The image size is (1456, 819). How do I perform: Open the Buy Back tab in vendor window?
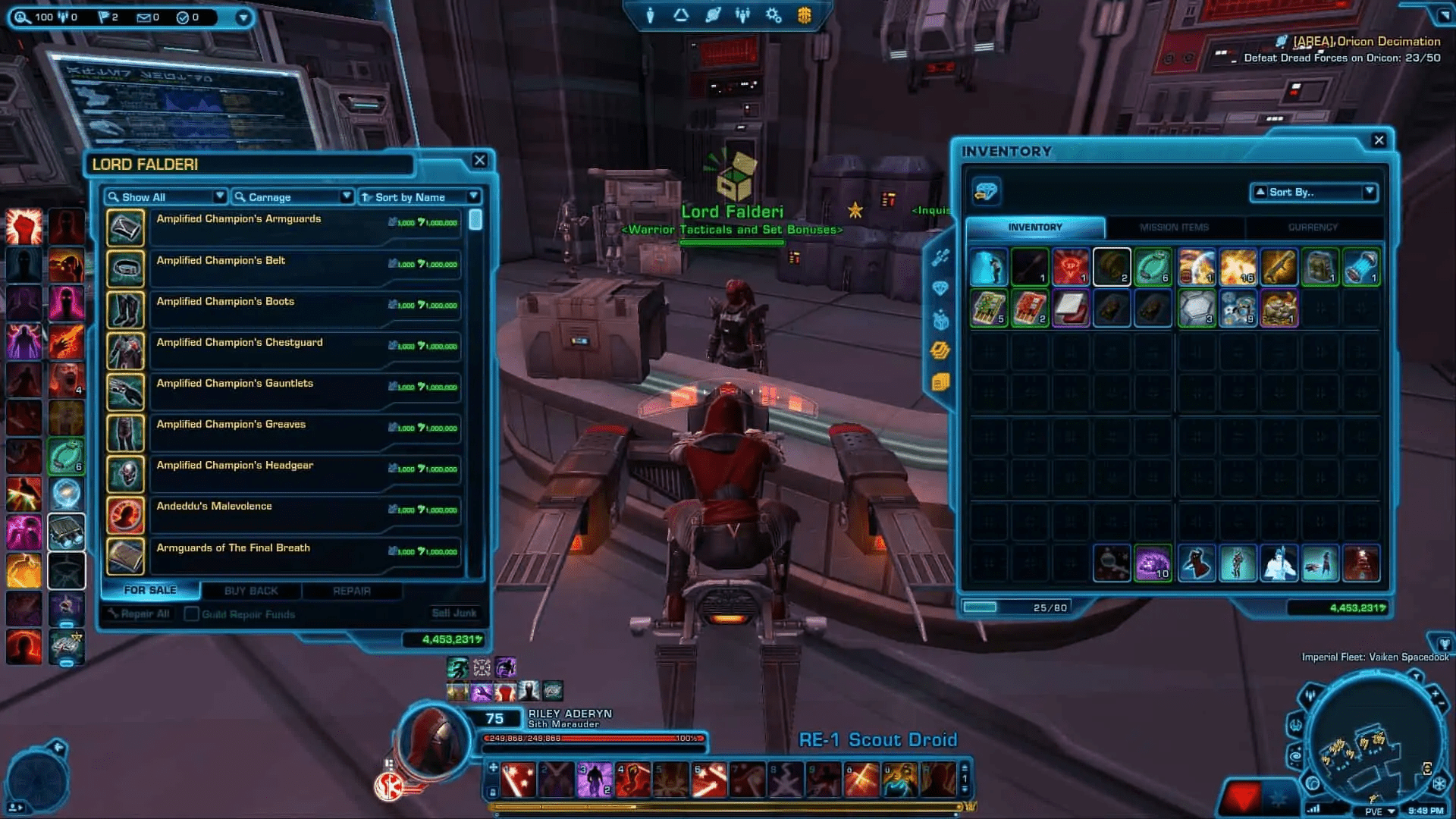point(250,591)
